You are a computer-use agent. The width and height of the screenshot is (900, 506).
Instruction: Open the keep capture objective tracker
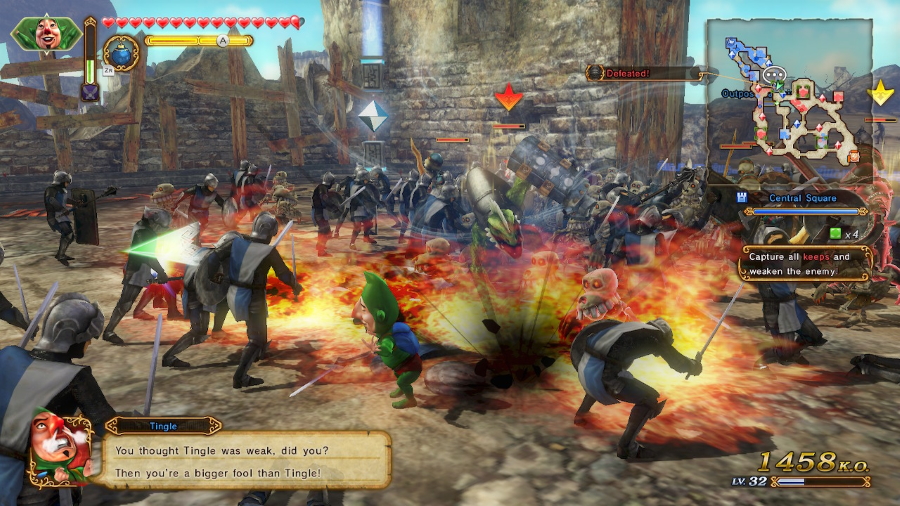click(805, 263)
